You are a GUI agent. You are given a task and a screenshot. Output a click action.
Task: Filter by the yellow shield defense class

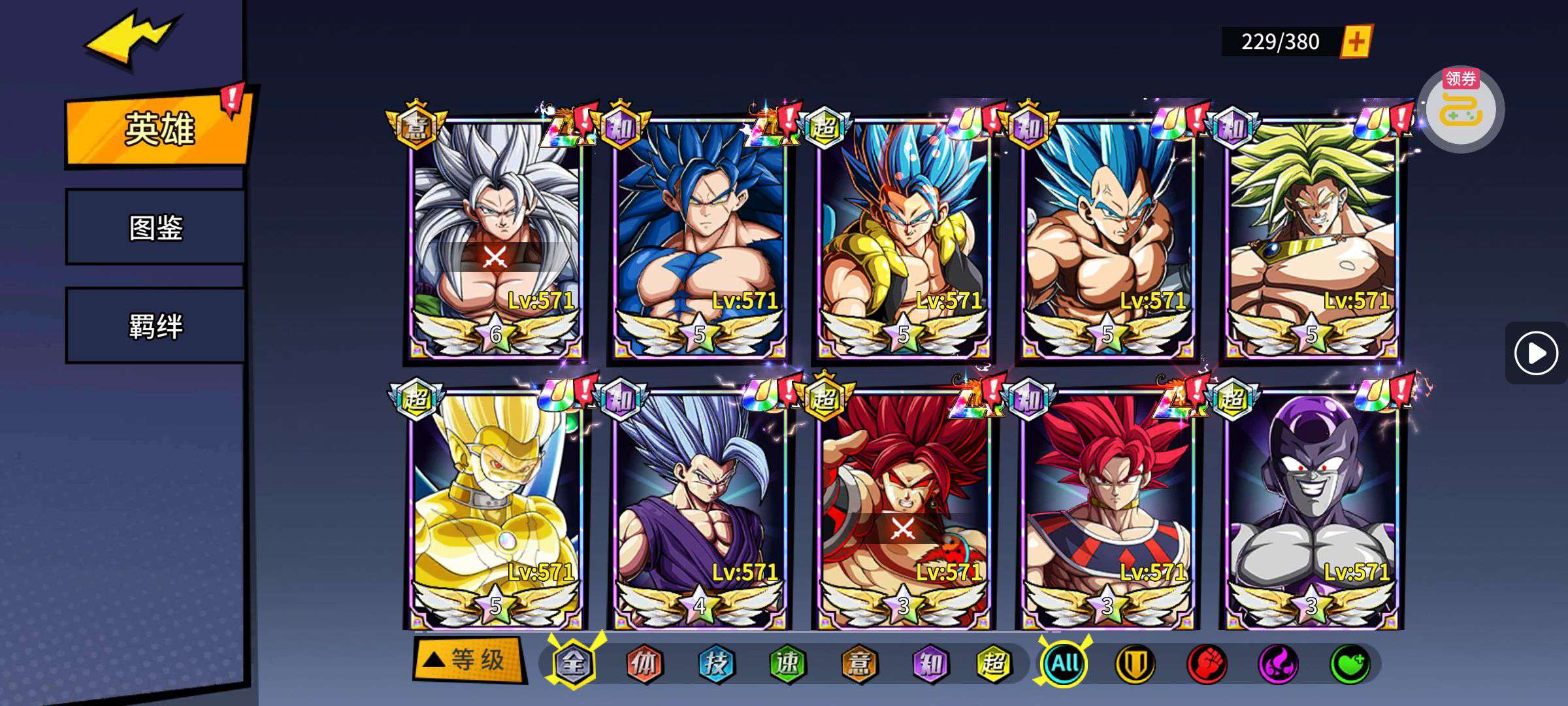coord(1135,664)
